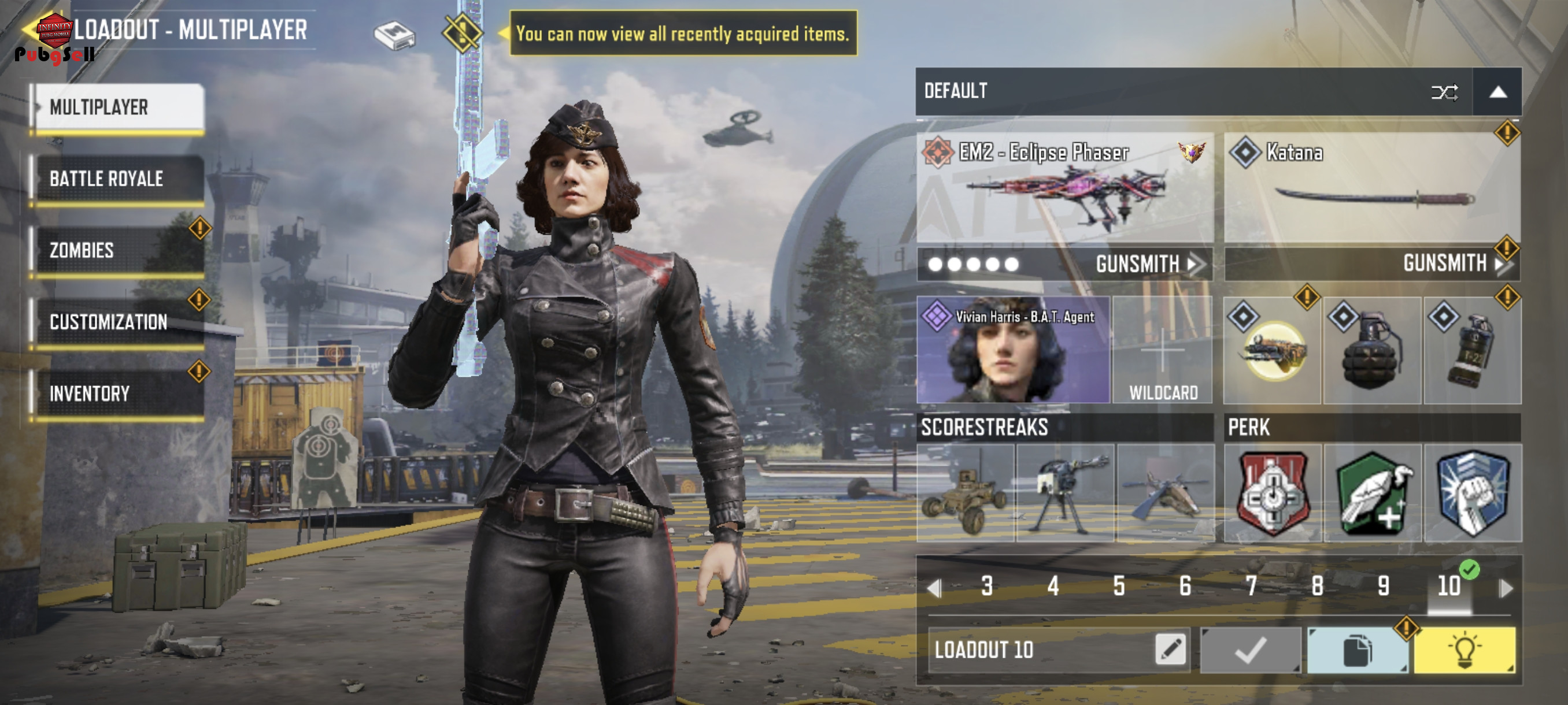Select the smoke grenade tactical slot
The width and height of the screenshot is (1568, 705).
[x=1472, y=350]
